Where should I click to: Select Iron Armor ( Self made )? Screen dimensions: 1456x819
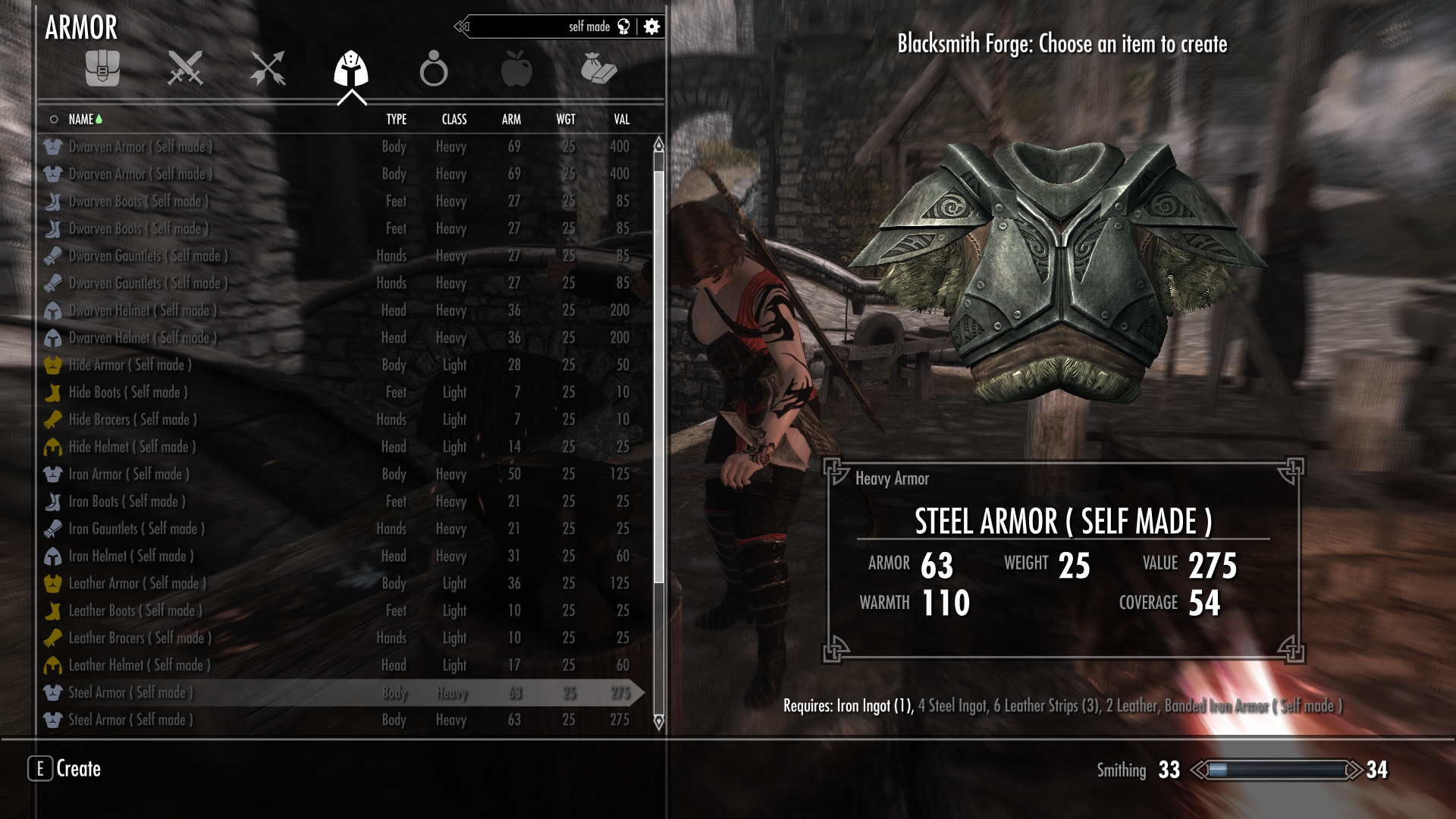[129, 474]
